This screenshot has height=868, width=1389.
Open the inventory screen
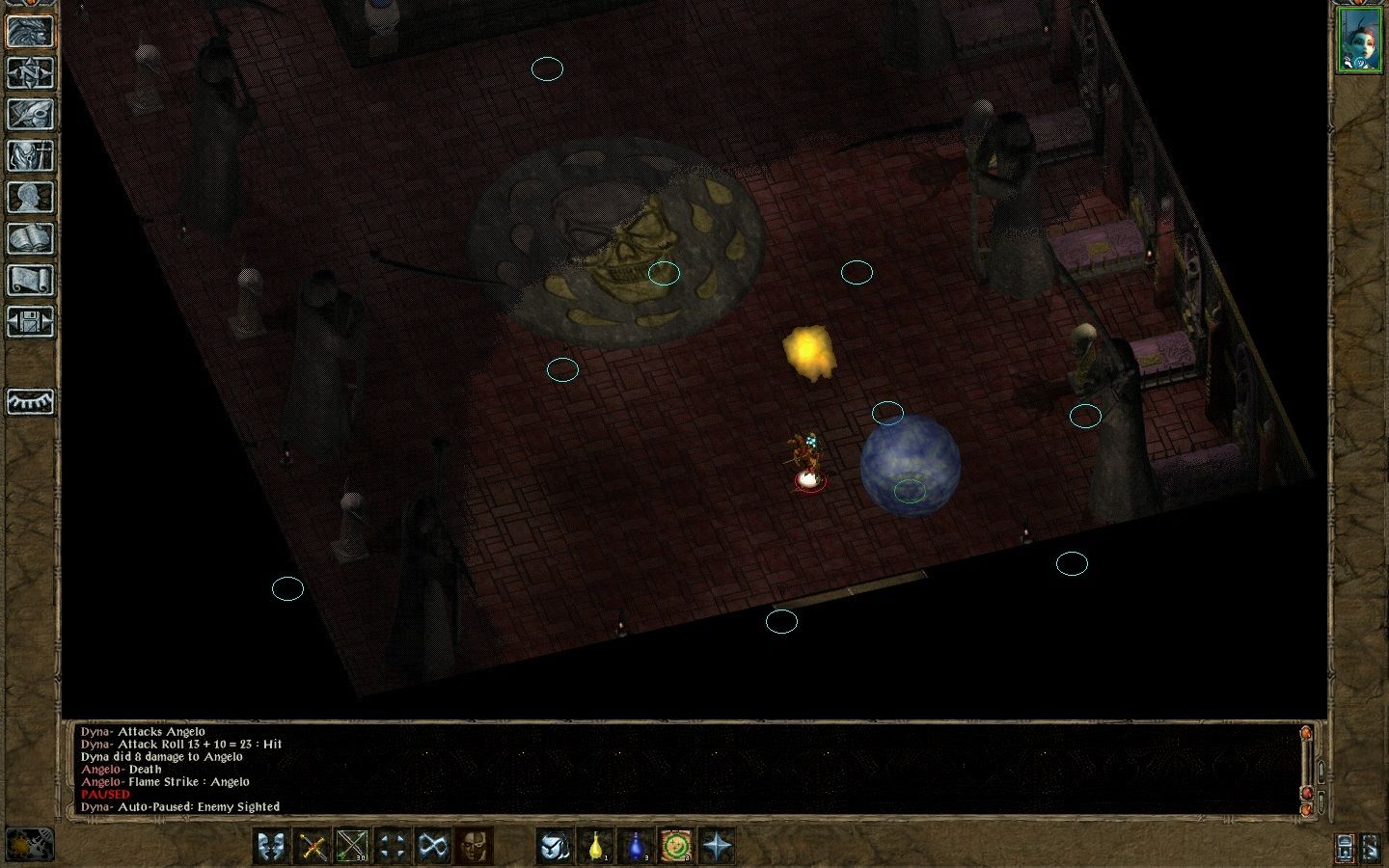click(30, 155)
